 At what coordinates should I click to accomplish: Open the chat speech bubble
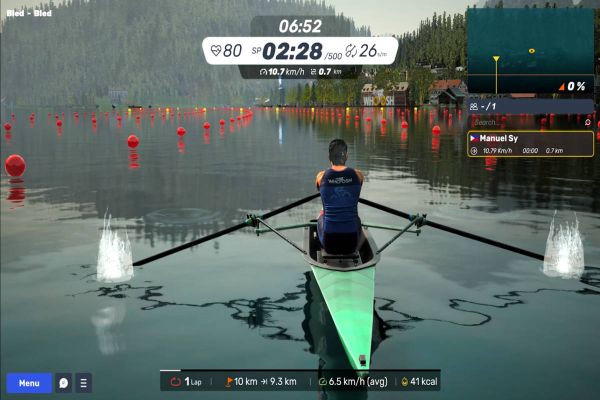pyautogui.click(x=63, y=383)
